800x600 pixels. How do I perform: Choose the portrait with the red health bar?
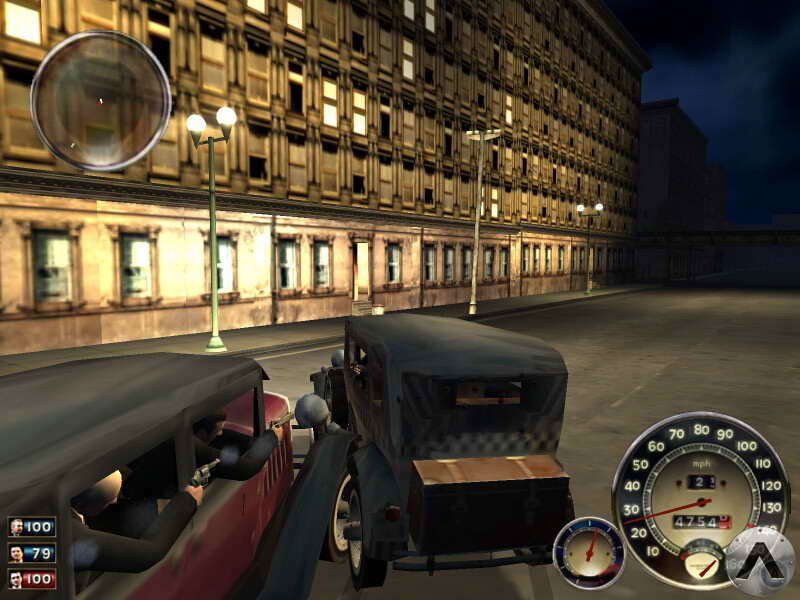tap(17, 578)
